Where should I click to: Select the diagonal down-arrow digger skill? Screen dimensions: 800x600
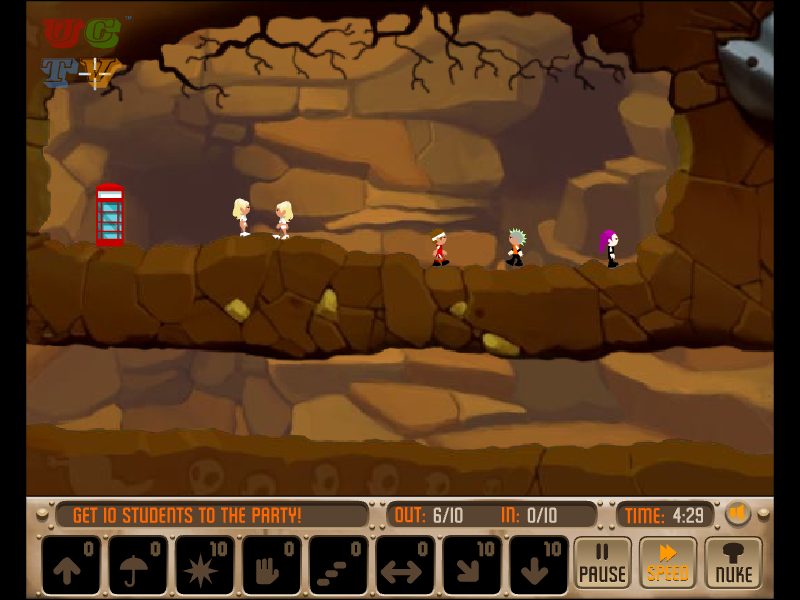[x=472, y=565]
